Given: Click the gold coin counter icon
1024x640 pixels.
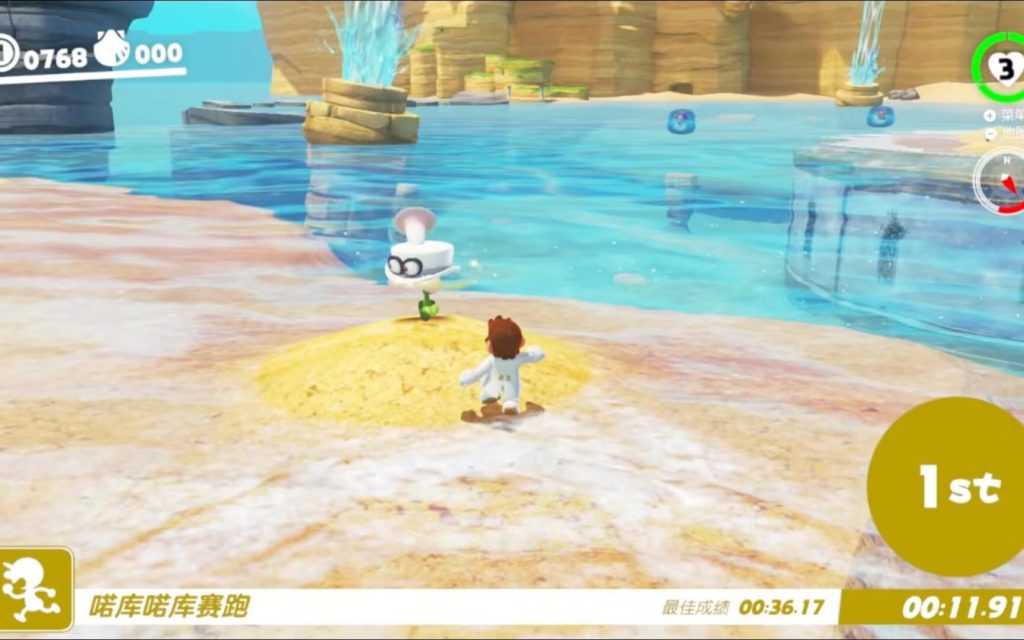Looking at the screenshot, I should 7,53.
